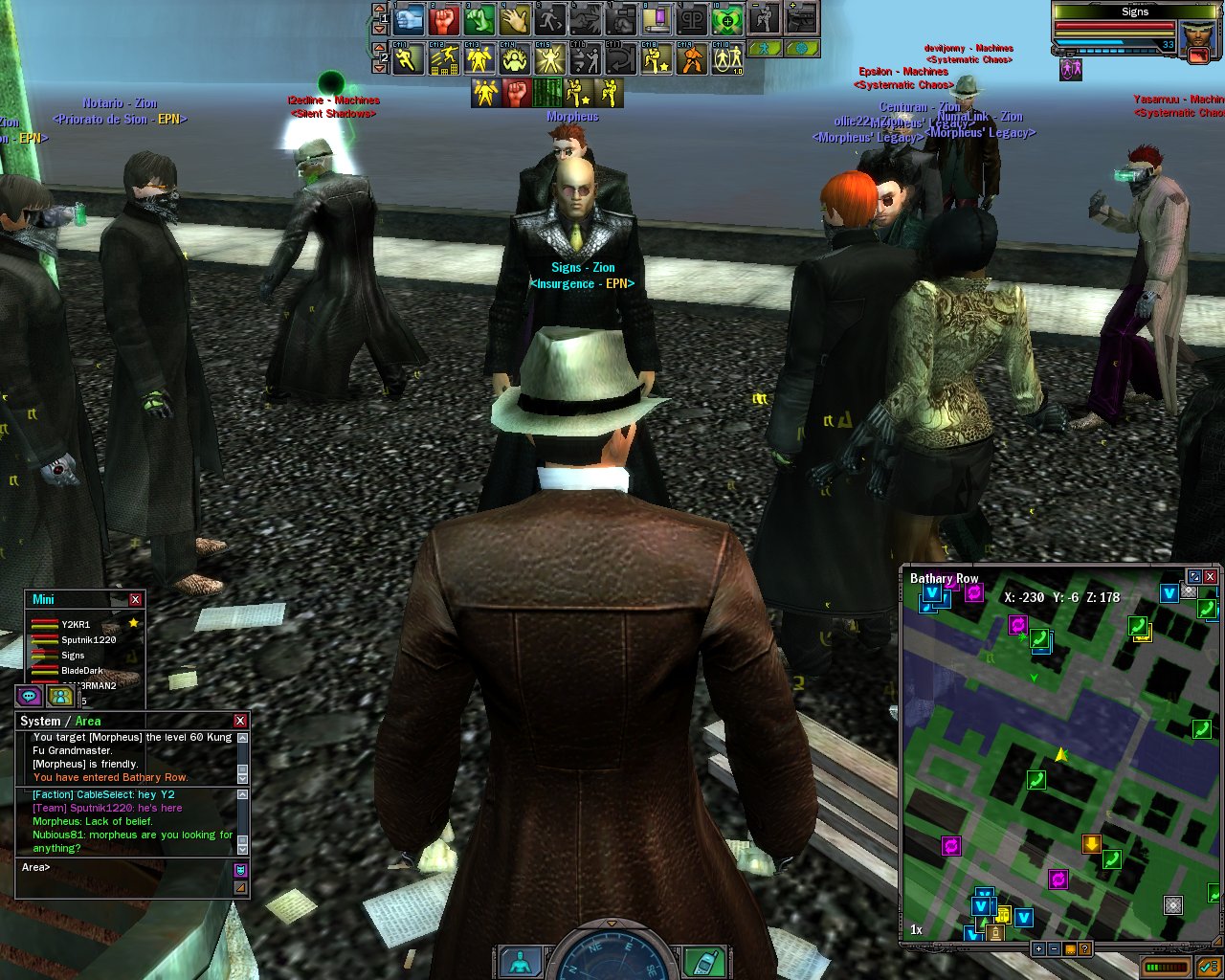This screenshot has height=980, width=1225.
Task: Open the purple mask emote button in chat
Action: pyautogui.click(x=240, y=869)
